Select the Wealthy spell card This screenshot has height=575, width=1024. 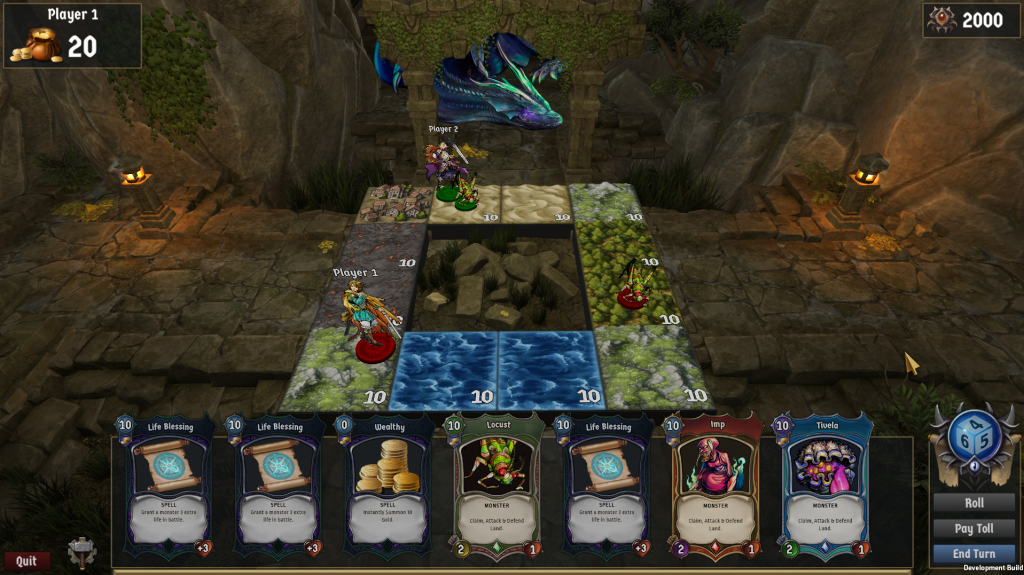point(390,486)
